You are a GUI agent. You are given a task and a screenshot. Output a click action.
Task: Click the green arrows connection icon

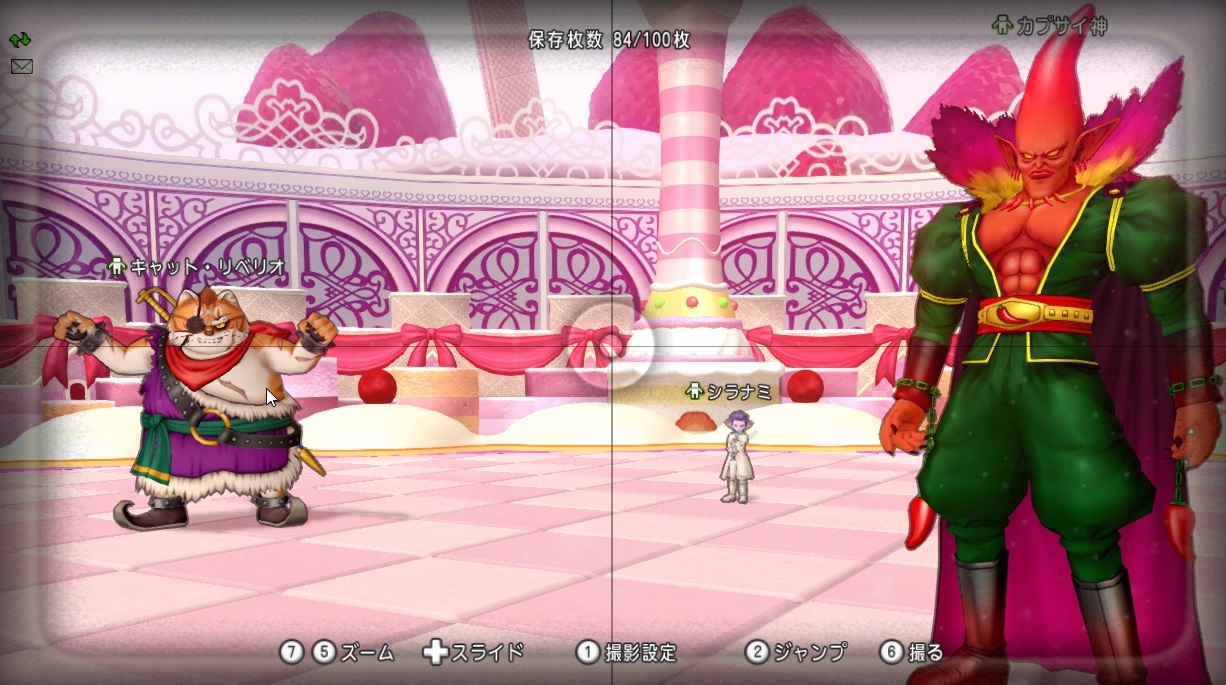coord(21,41)
